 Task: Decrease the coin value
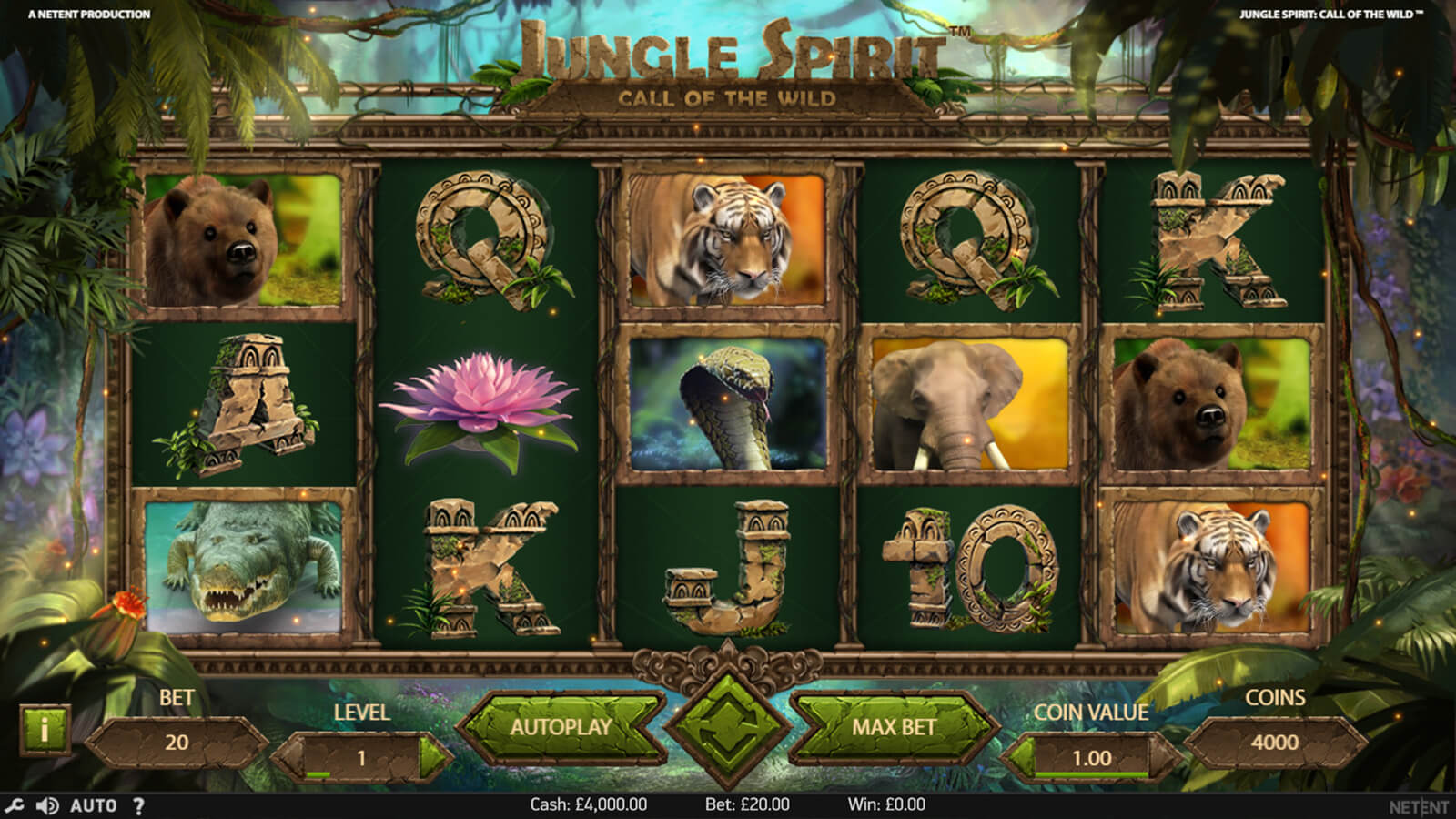1017,756
